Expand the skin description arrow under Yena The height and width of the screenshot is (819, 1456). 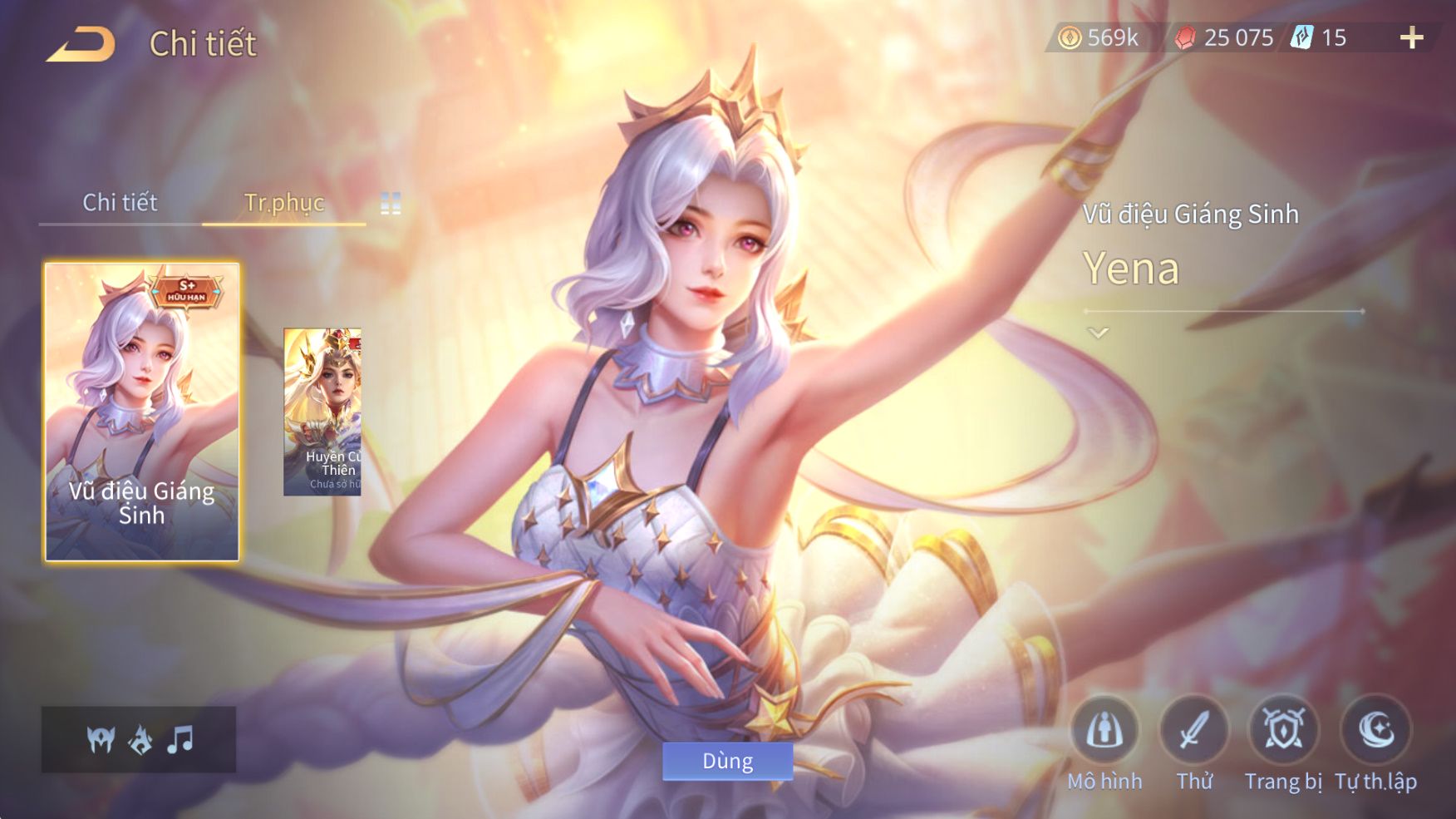click(1098, 333)
